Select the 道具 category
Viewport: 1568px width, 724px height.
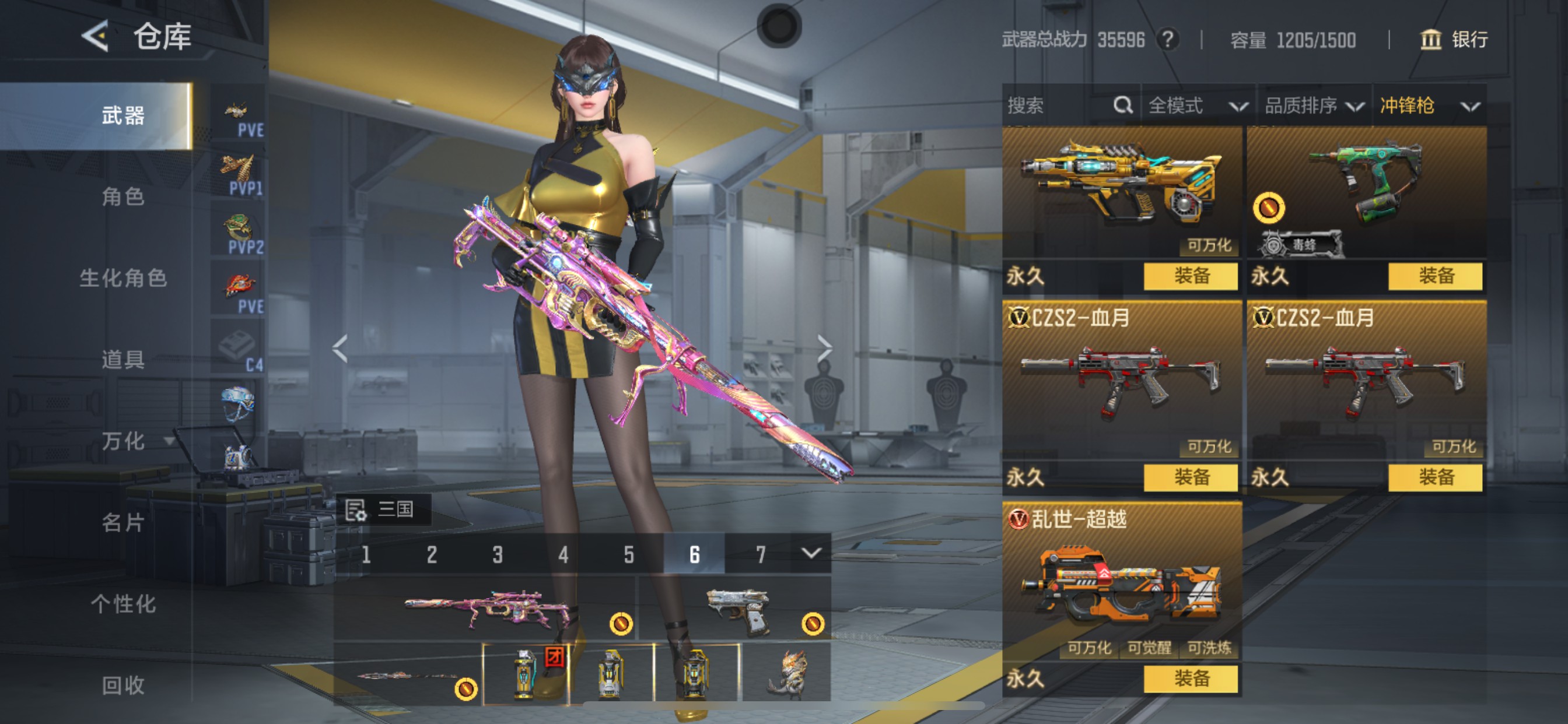[123, 360]
